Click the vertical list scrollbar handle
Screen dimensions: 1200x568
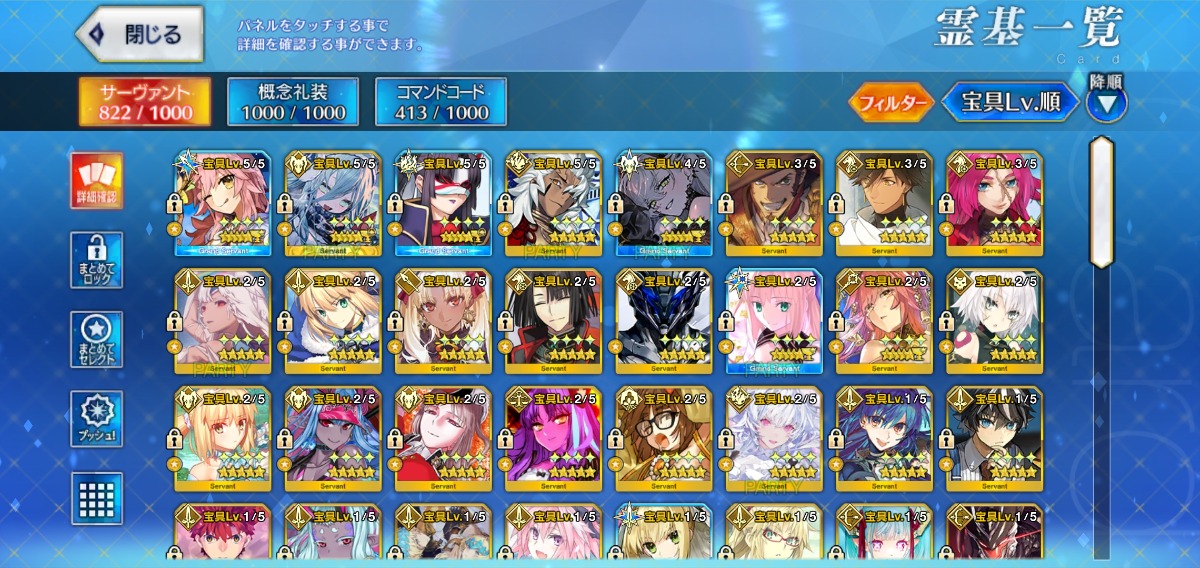(1101, 202)
